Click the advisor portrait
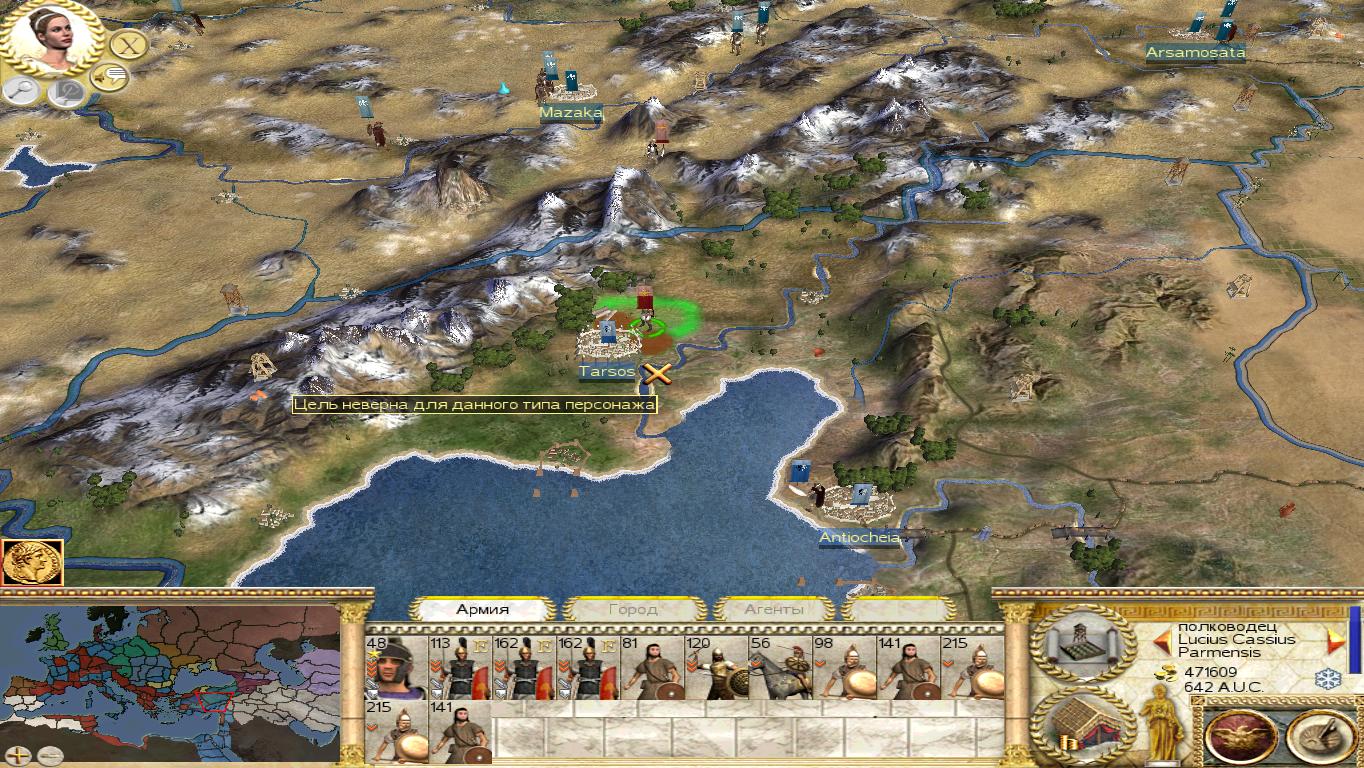This screenshot has width=1364, height=768. tap(52, 38)
